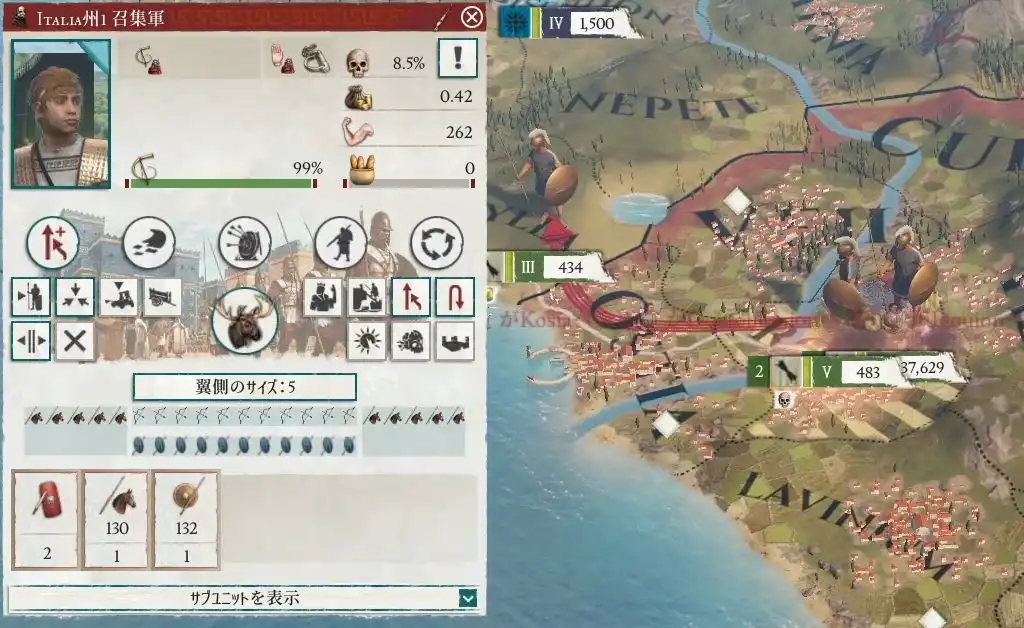1024x628 pixels.
Task: Click the marching soldier round button
Action: tap(341, 241)
